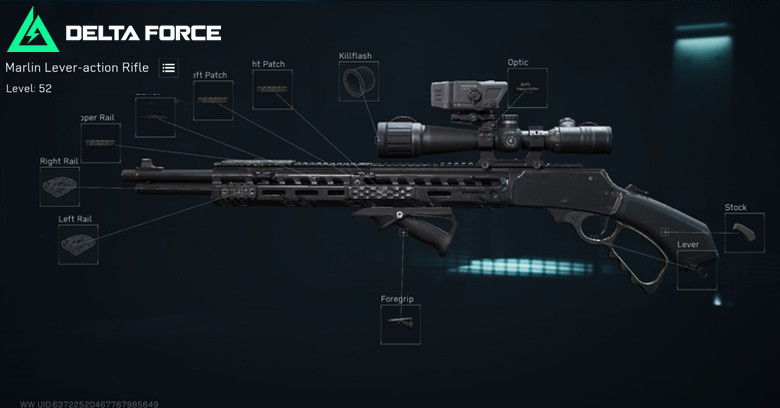The width and height of the screenshot is (780, 408).
Task: Choose the Stock attachment slot
Action: point(744,232)
